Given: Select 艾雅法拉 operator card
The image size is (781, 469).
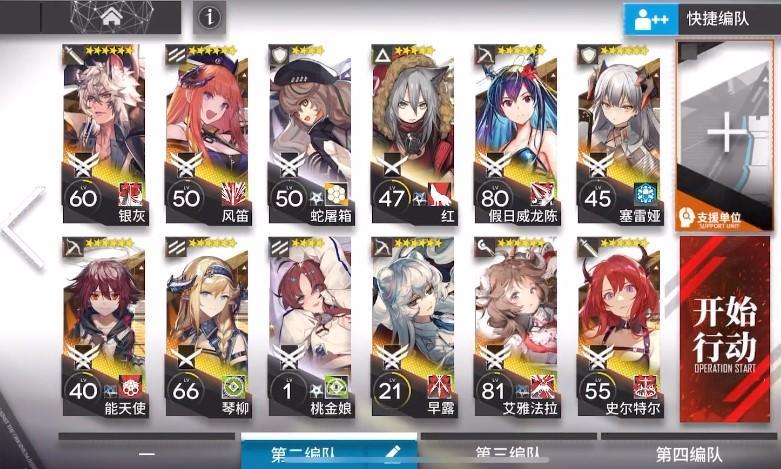Looking at the screenshot, I should pos(515,327).
